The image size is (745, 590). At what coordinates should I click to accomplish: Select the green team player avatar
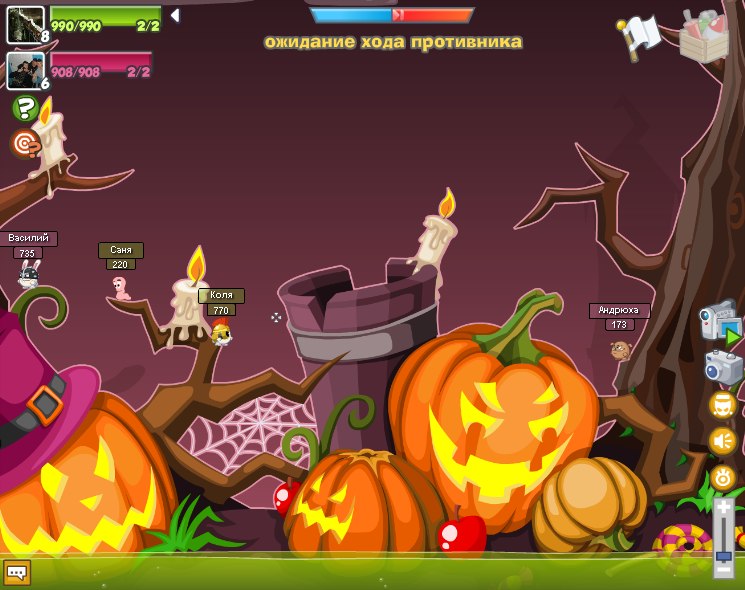(x=25, y=24)
